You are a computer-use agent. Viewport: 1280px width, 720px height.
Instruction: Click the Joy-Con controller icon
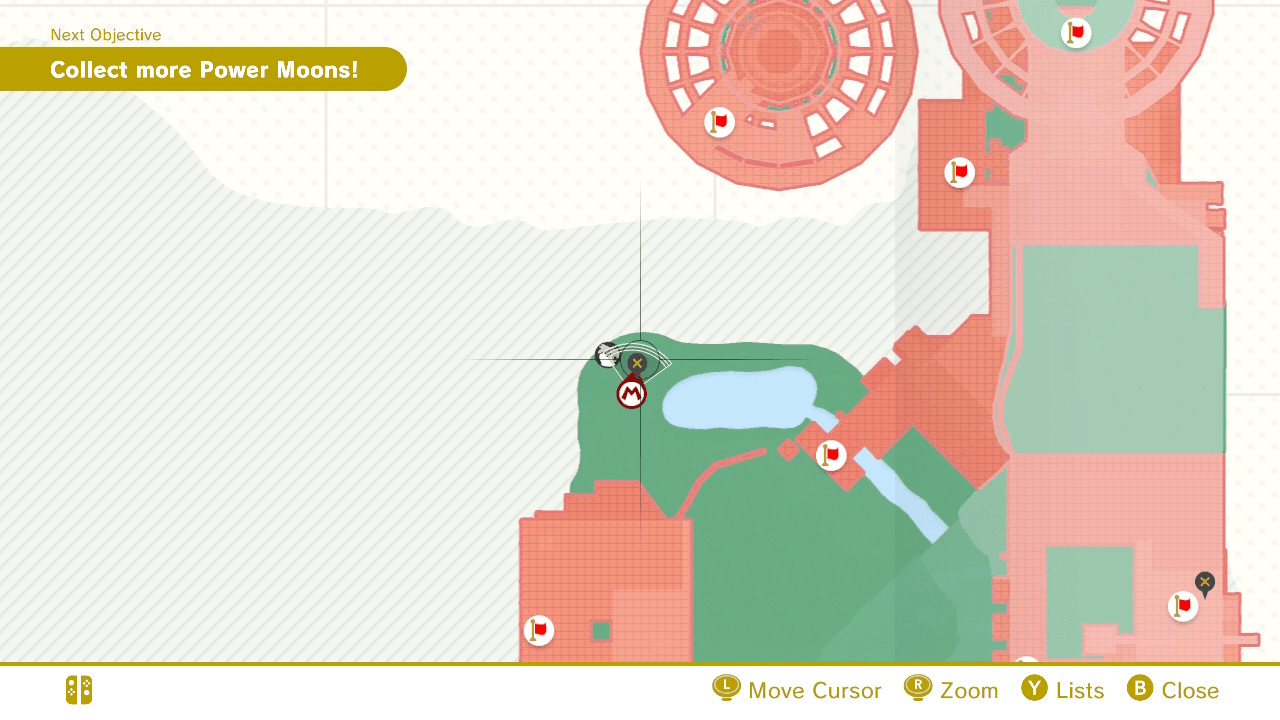point(78,690)
